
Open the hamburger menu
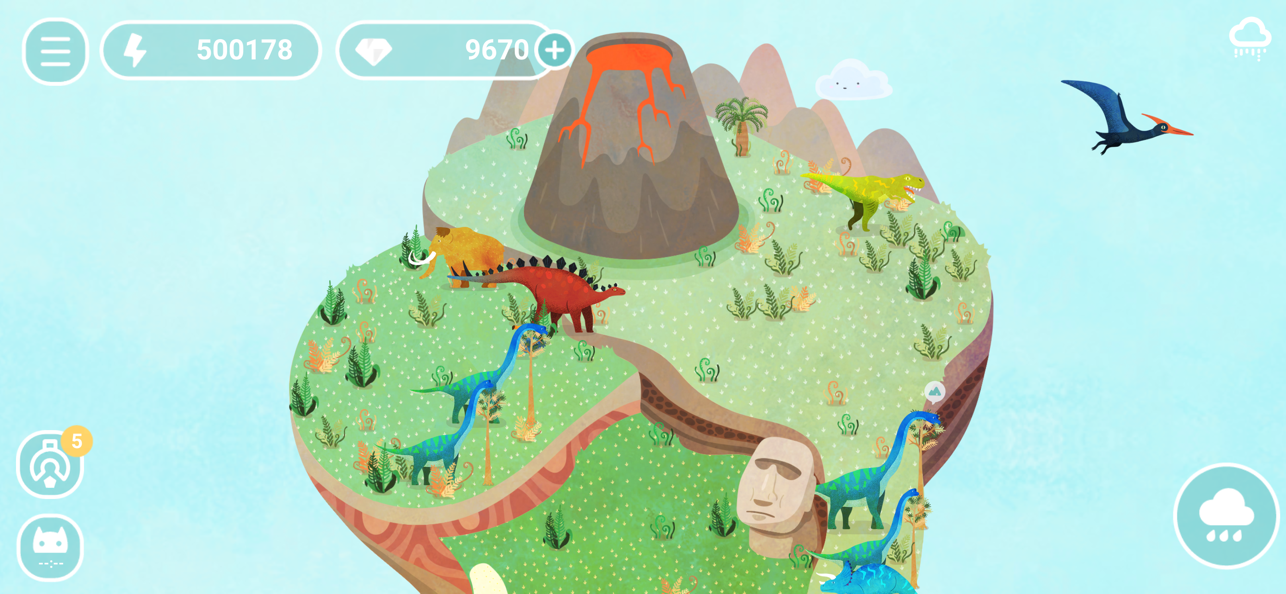point(55,51)
